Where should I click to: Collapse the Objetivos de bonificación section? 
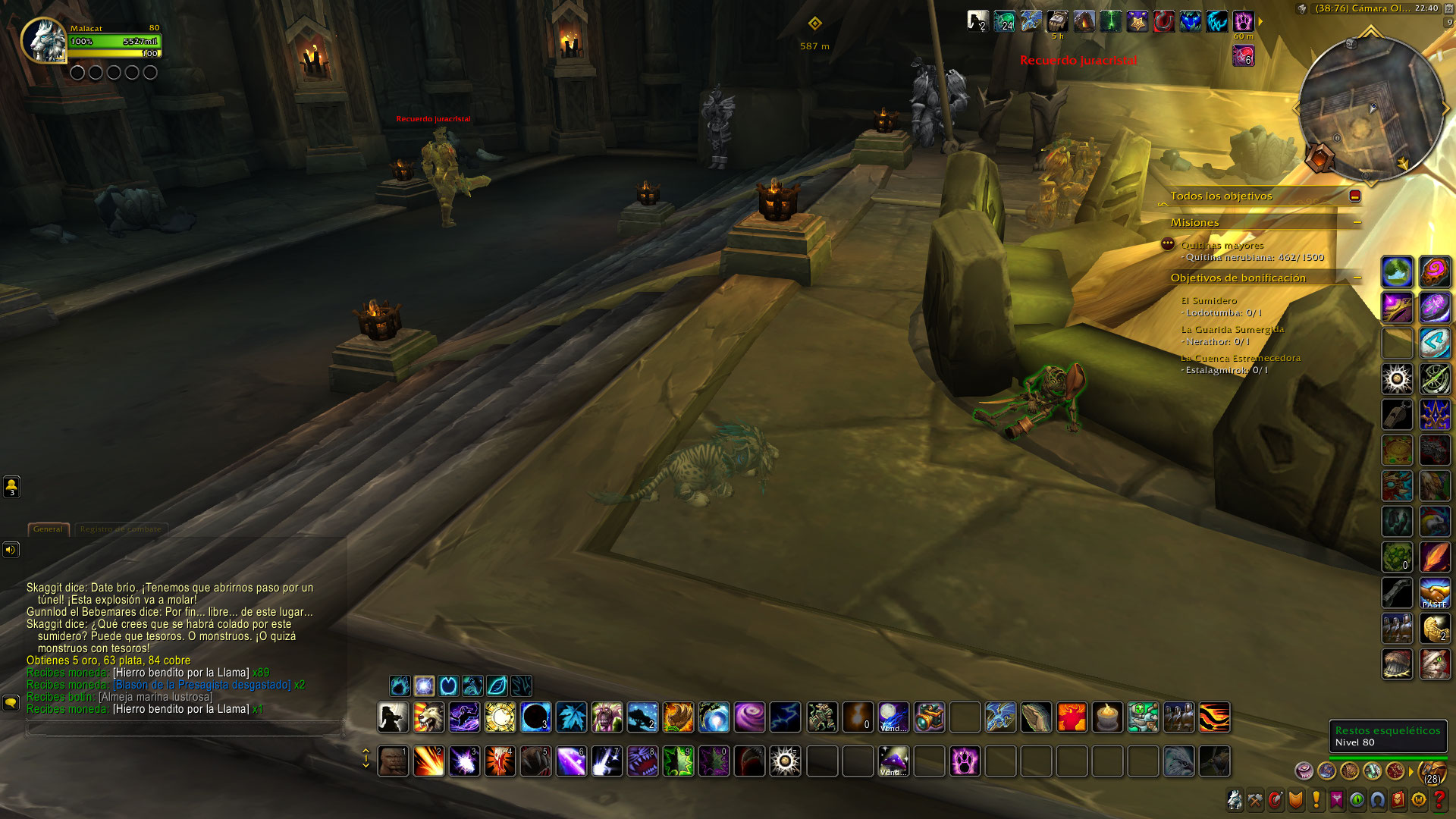1357,278
